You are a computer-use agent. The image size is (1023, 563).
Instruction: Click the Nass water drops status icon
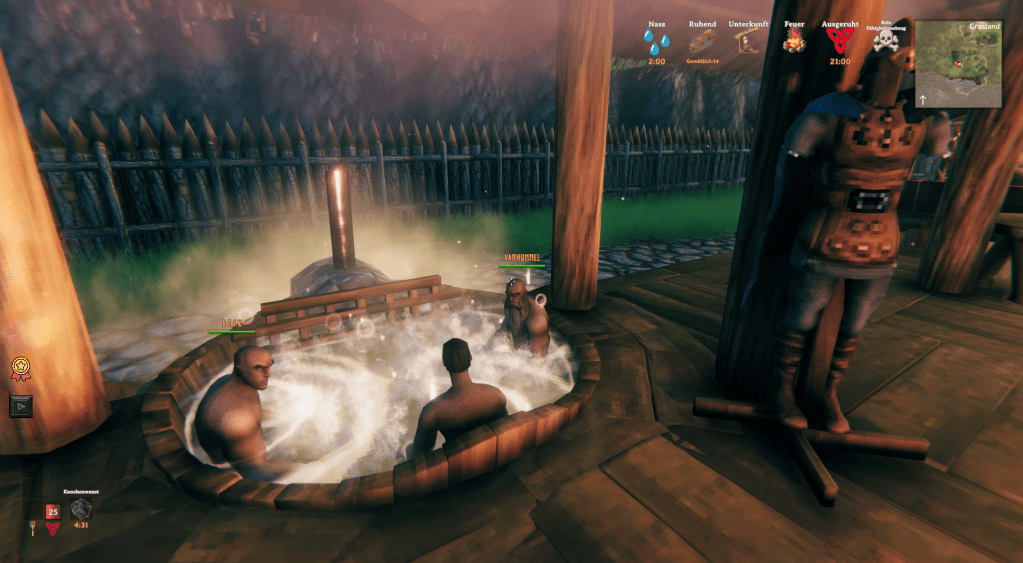pyautogui.click(x=656, y=42)
